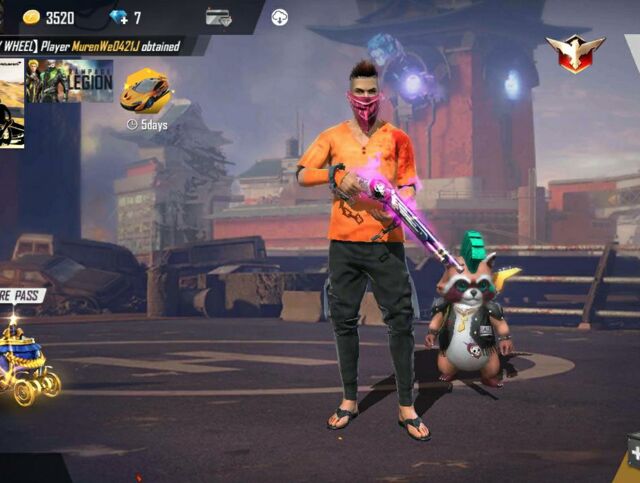Open the Legion event banner

[68, 81]
